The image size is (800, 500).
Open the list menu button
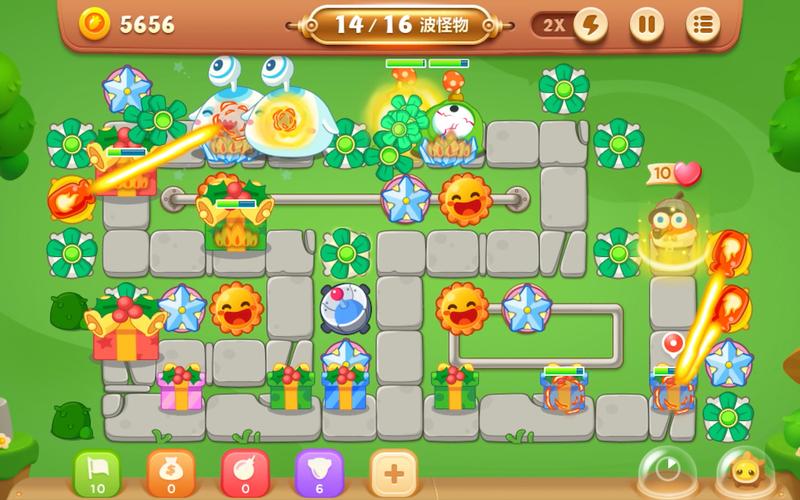(704, 24)
